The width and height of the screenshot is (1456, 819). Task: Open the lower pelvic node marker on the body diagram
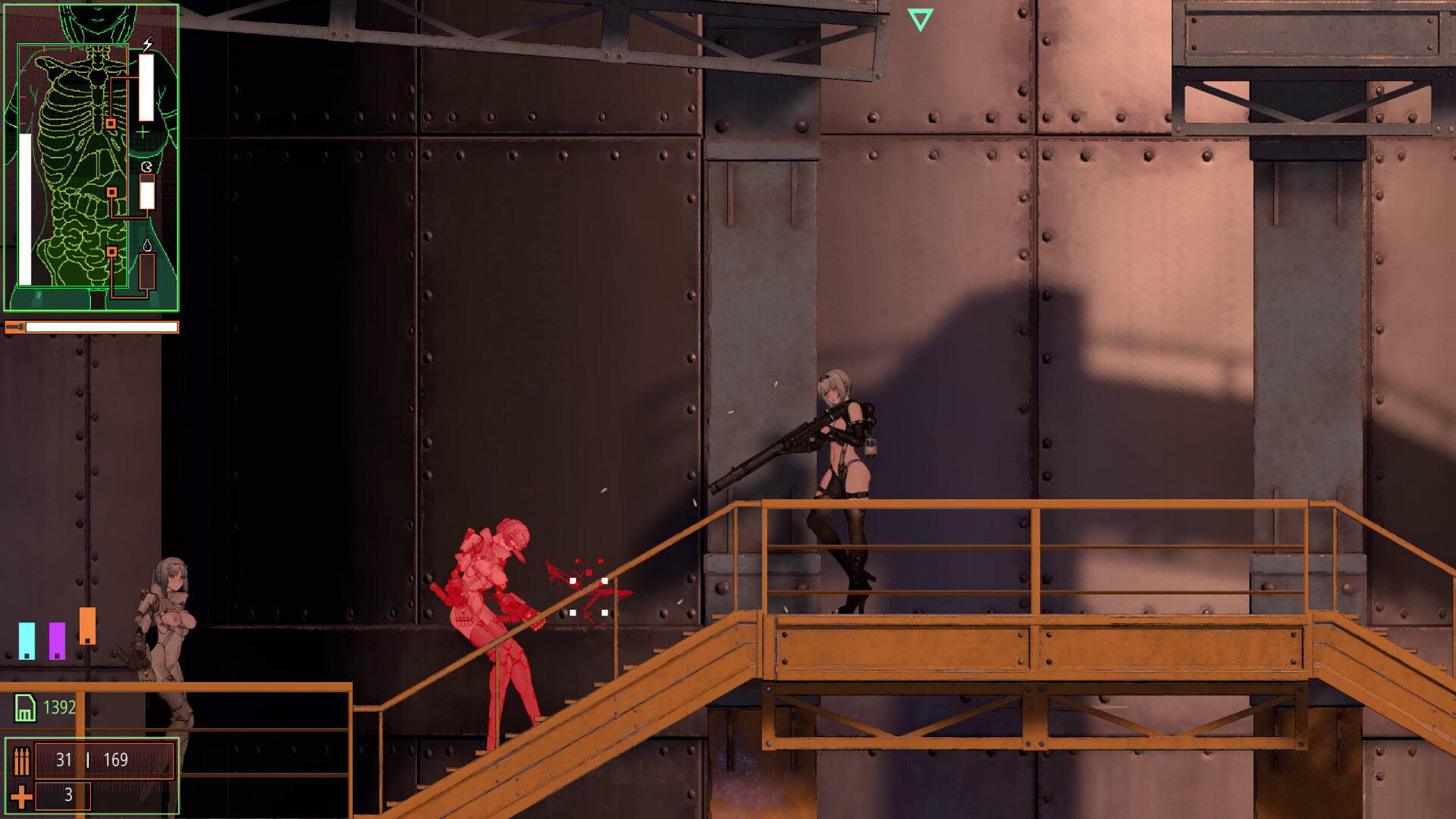(x=112, y=252)
